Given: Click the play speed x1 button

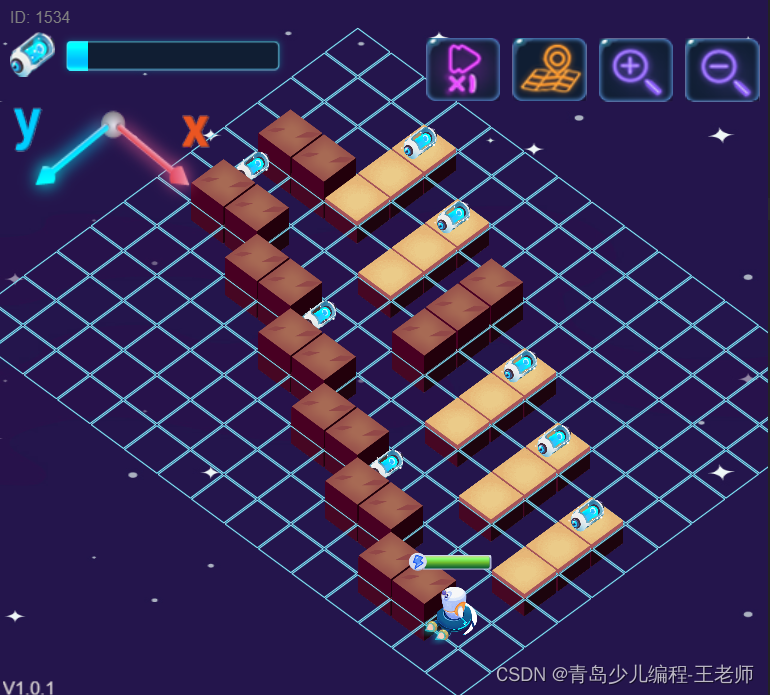Looking at the screenshot, I should click(x=462, y=69).
